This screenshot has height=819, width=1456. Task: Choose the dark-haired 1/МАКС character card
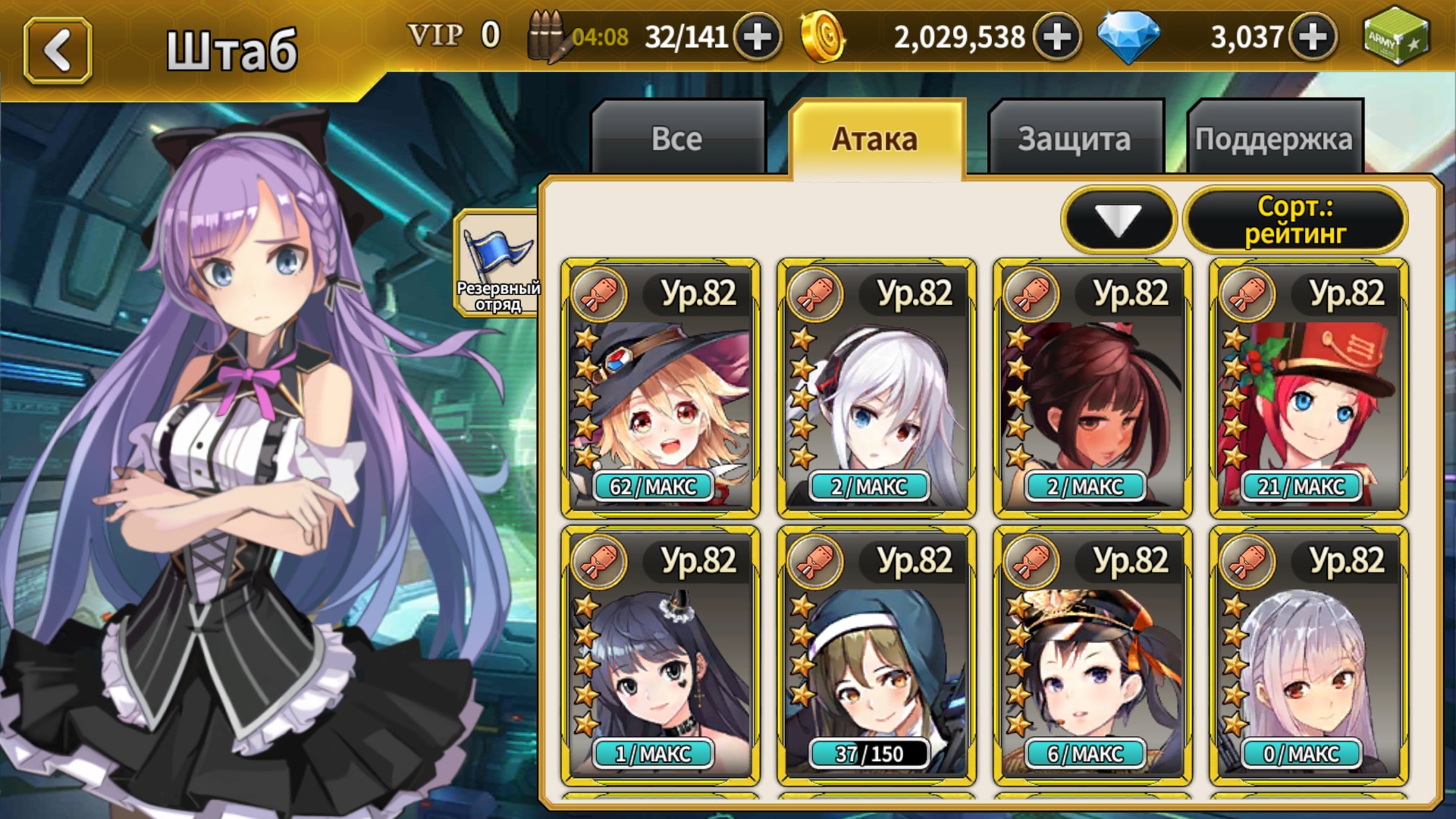(x=661, y=656)
